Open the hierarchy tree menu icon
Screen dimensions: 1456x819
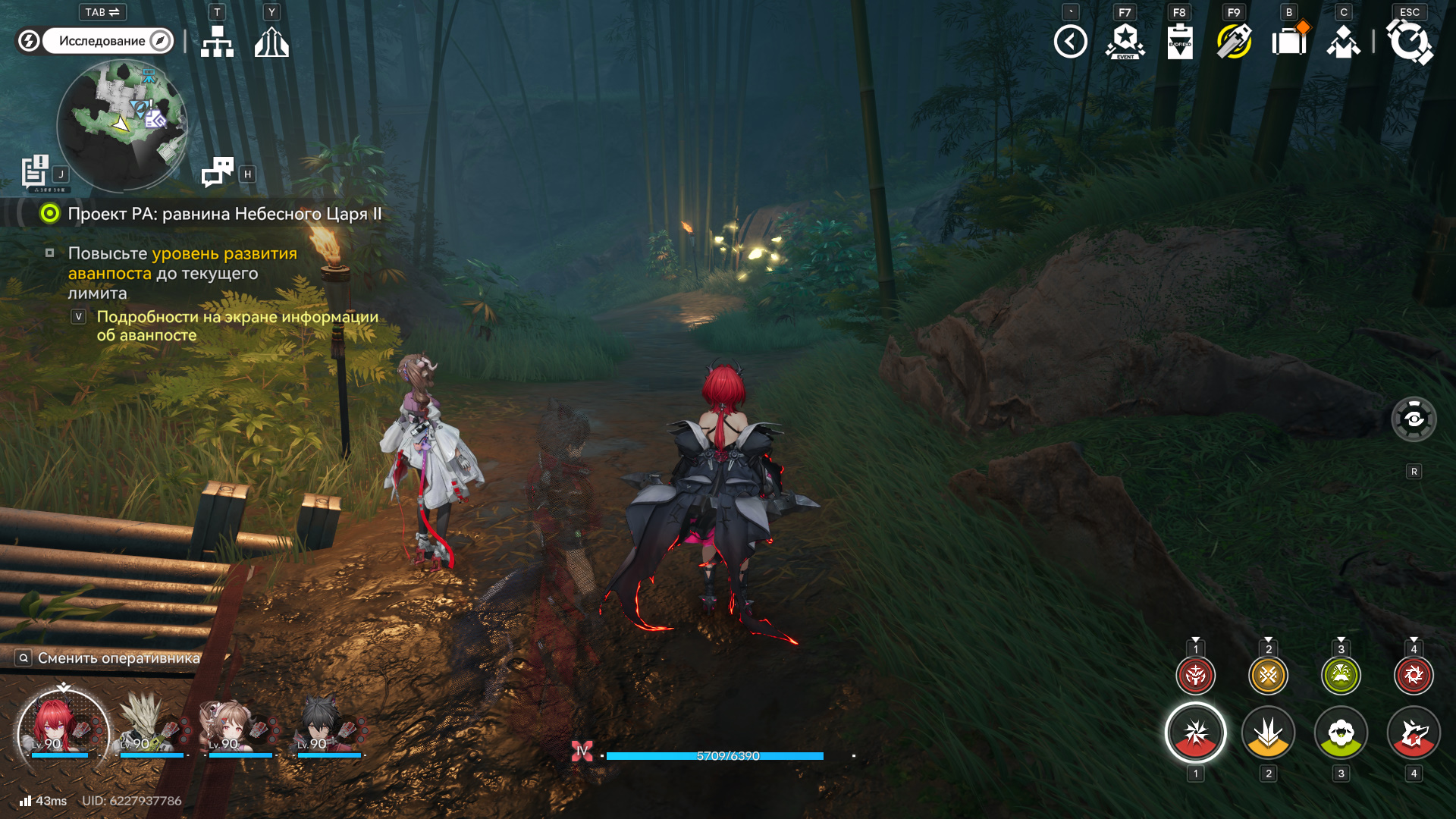(x=217, y=42)
